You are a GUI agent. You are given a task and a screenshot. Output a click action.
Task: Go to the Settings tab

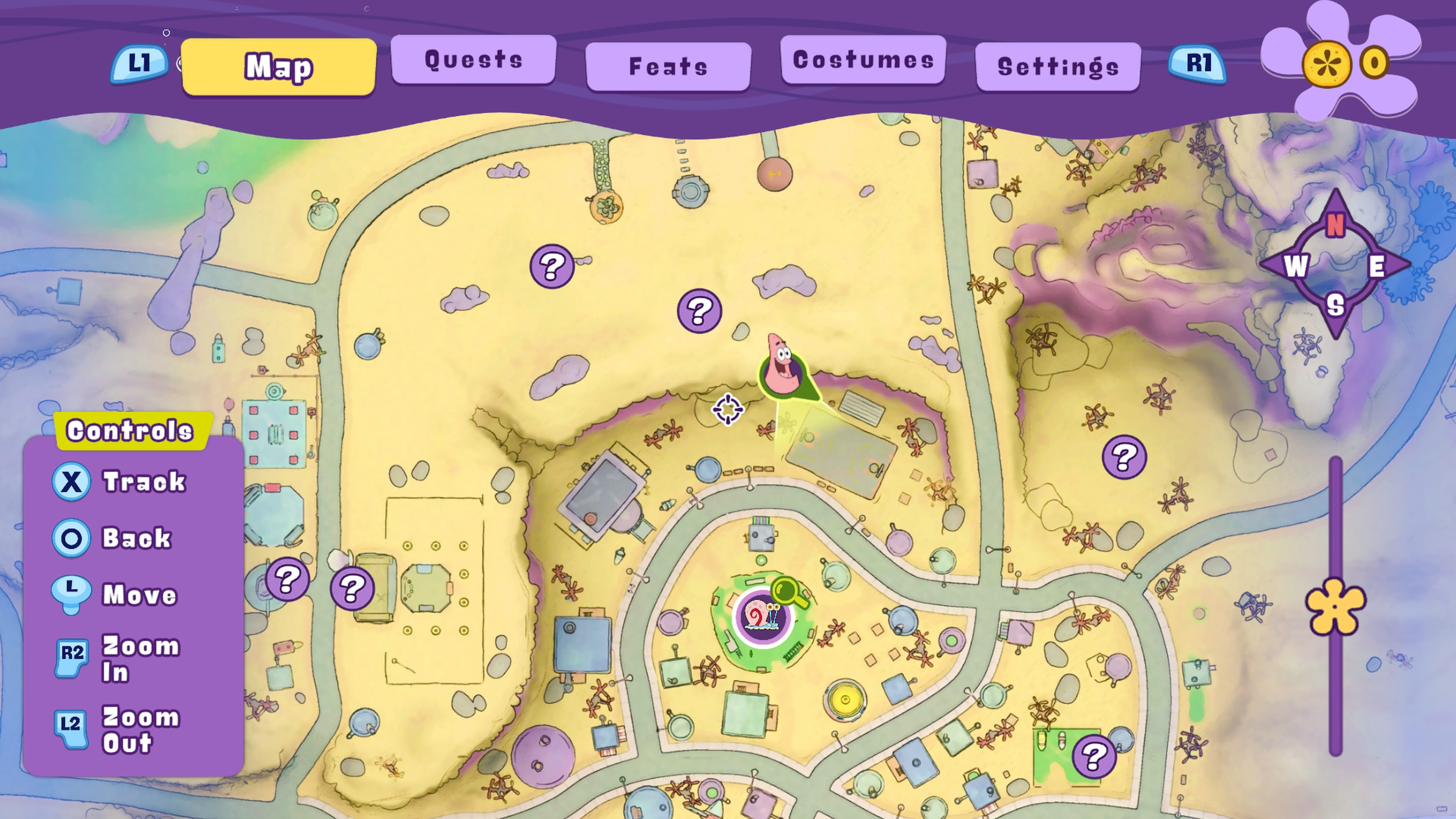click(1057, 67)
